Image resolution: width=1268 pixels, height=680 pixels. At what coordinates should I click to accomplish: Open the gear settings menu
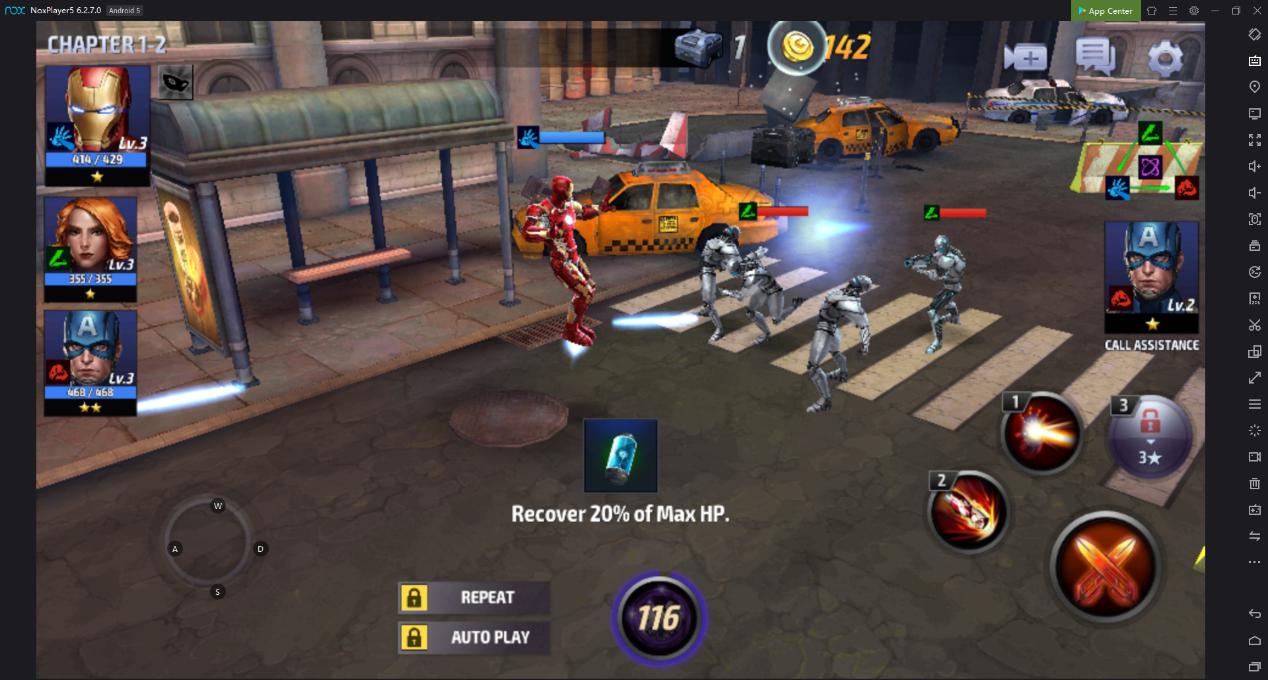click(x=1165, y=57)
